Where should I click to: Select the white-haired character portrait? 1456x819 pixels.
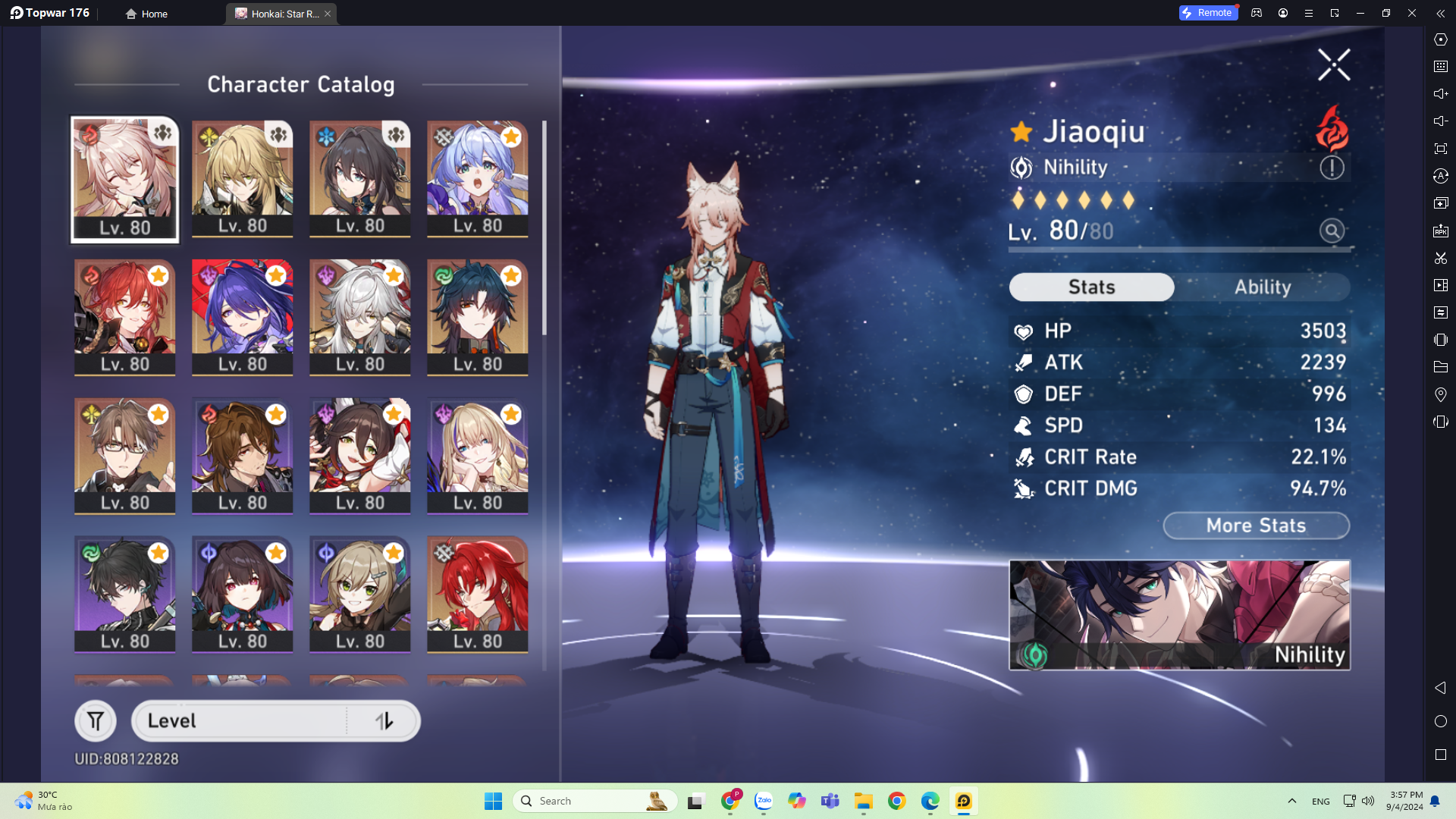pos(359,317)
